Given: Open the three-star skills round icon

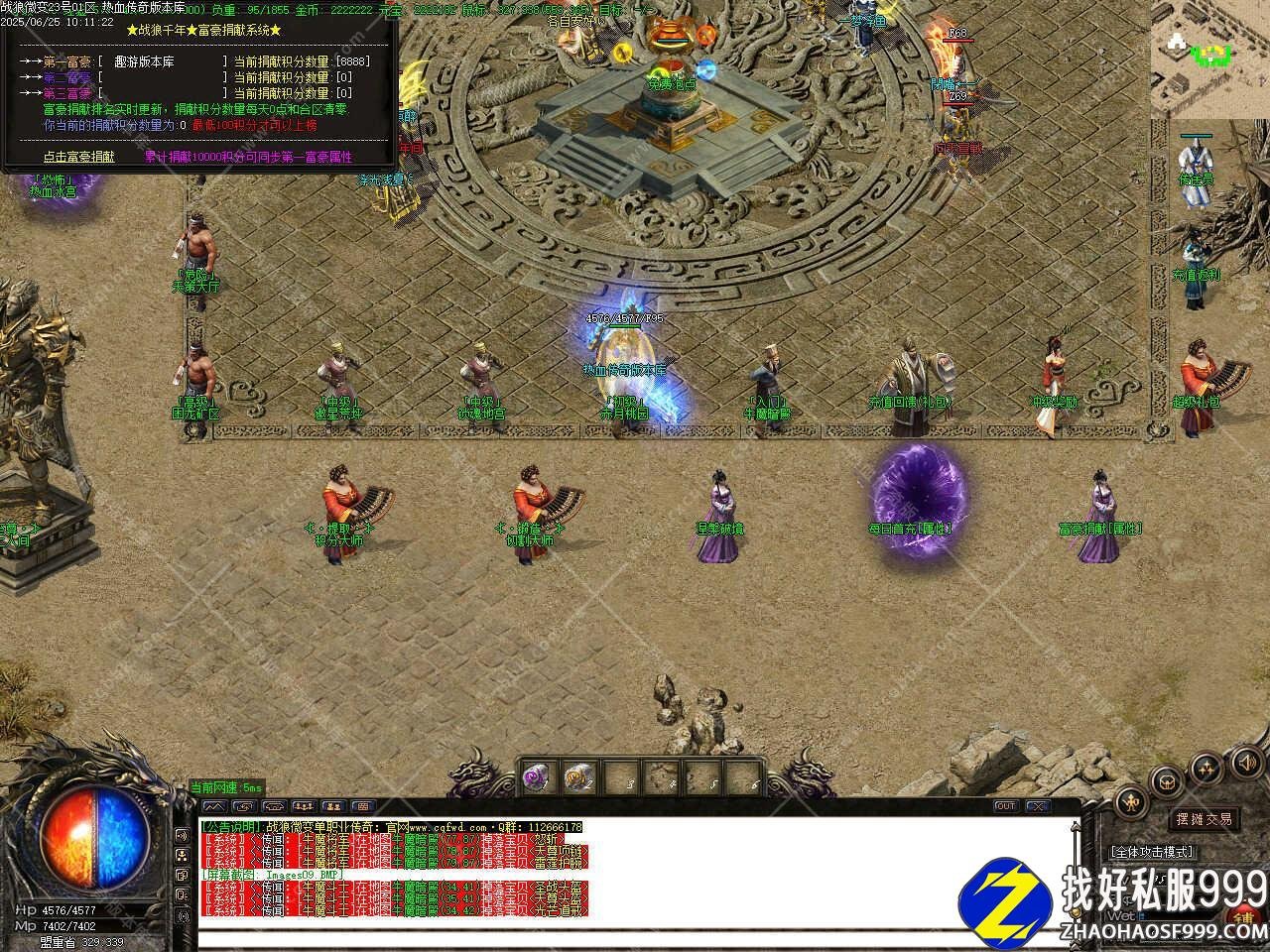Looking at the screenshot, I should [1206, 767].
